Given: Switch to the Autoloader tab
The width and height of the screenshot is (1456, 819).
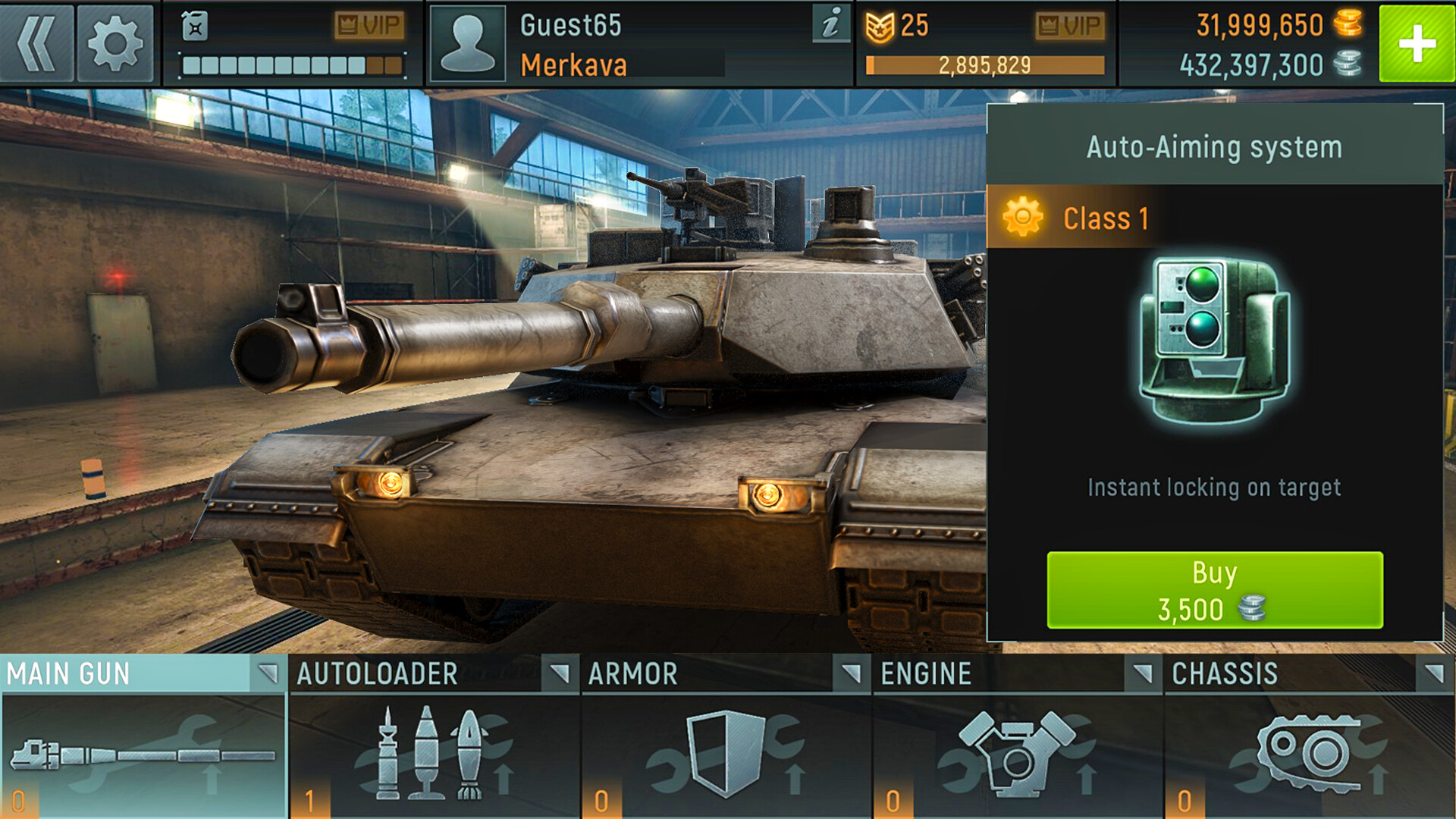Looking at the screenshot, I should pyautogui.click(x=377, y=673).
